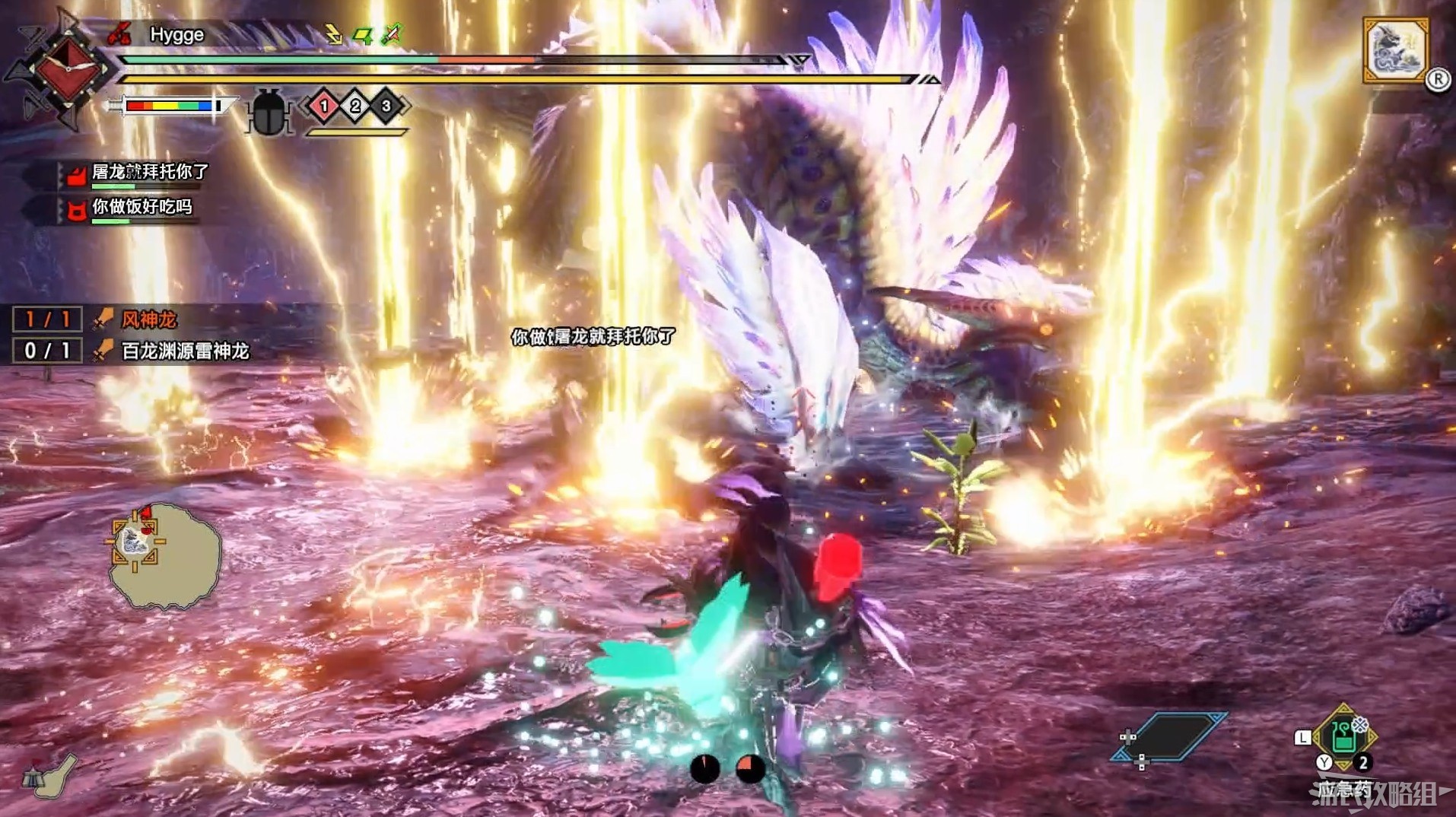Click the empty blue action bar panel

click(x=1168, y=736)
